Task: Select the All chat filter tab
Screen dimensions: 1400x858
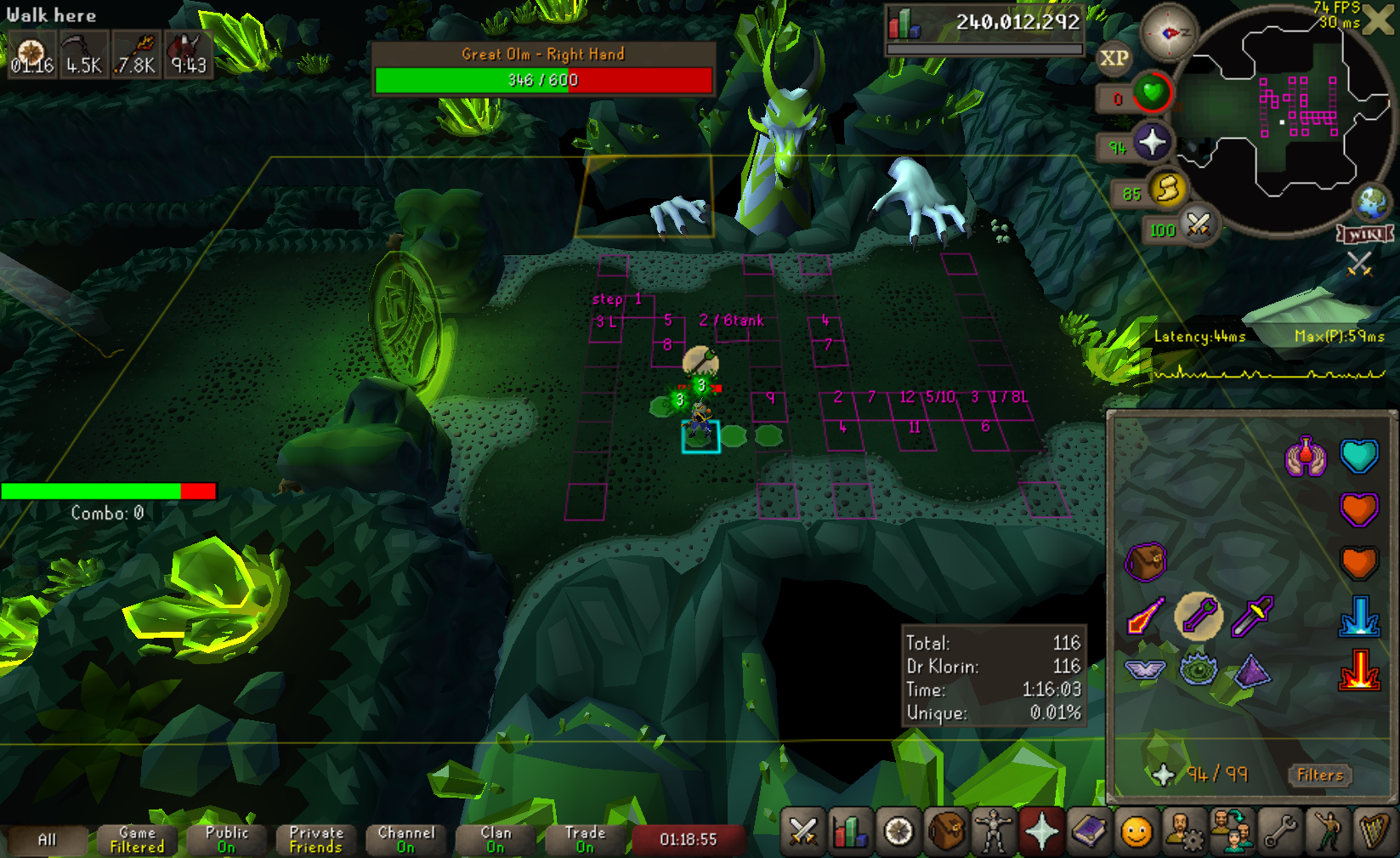Action: click(x=47, y=840)
